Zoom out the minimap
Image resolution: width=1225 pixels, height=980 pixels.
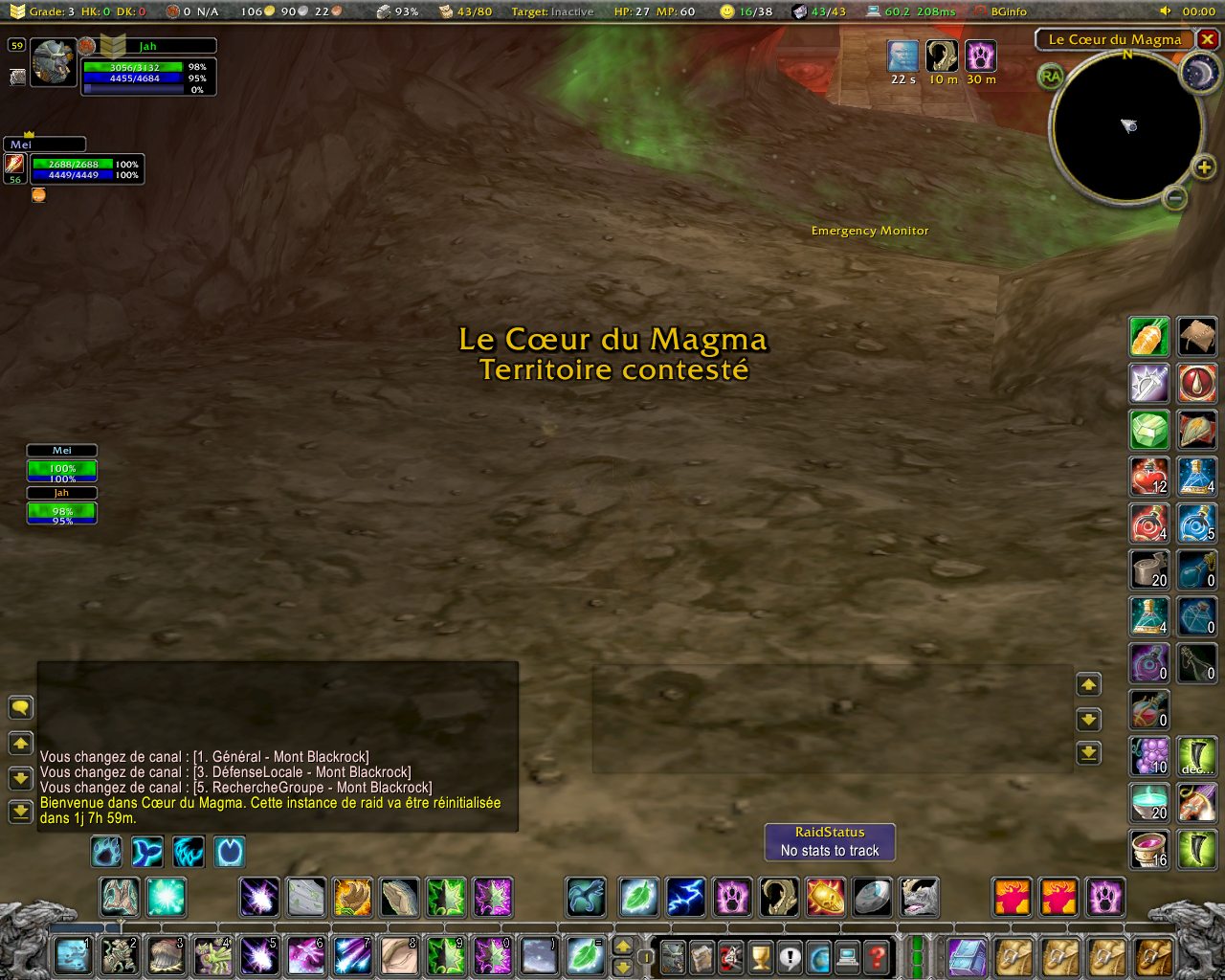pos(1175,198)
